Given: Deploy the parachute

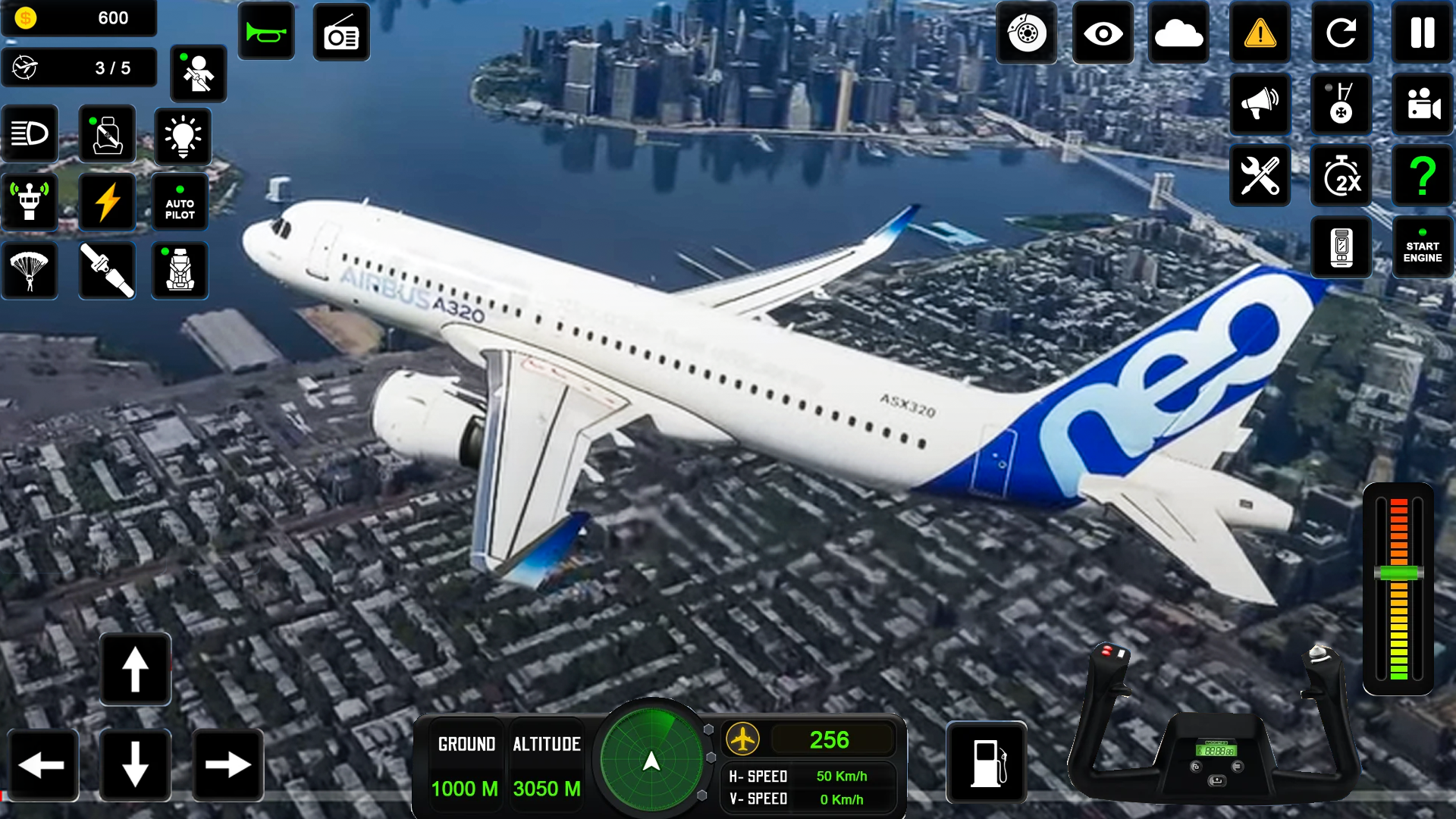Looking at the screenshot, I should (29, 270).
